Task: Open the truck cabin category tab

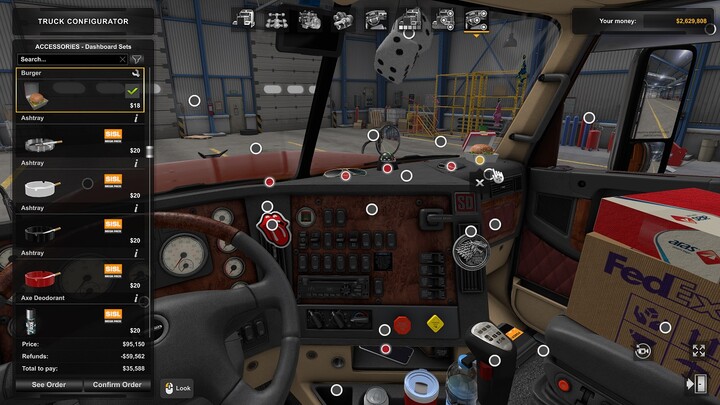Action: pos(245,17)
